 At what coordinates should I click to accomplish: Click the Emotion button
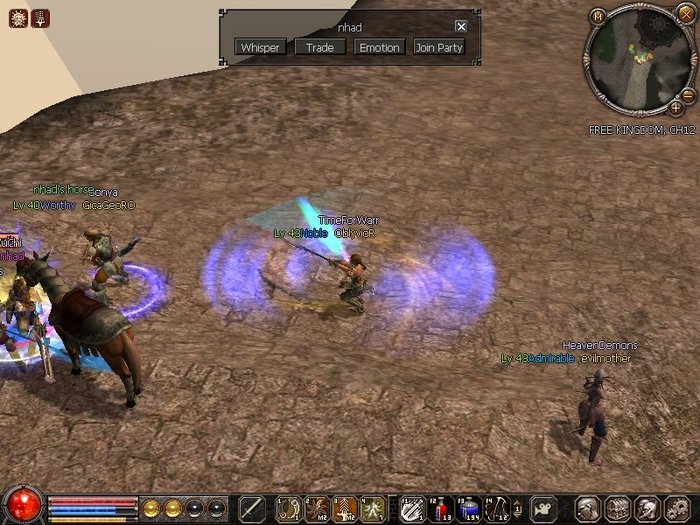tap(379, 47)
